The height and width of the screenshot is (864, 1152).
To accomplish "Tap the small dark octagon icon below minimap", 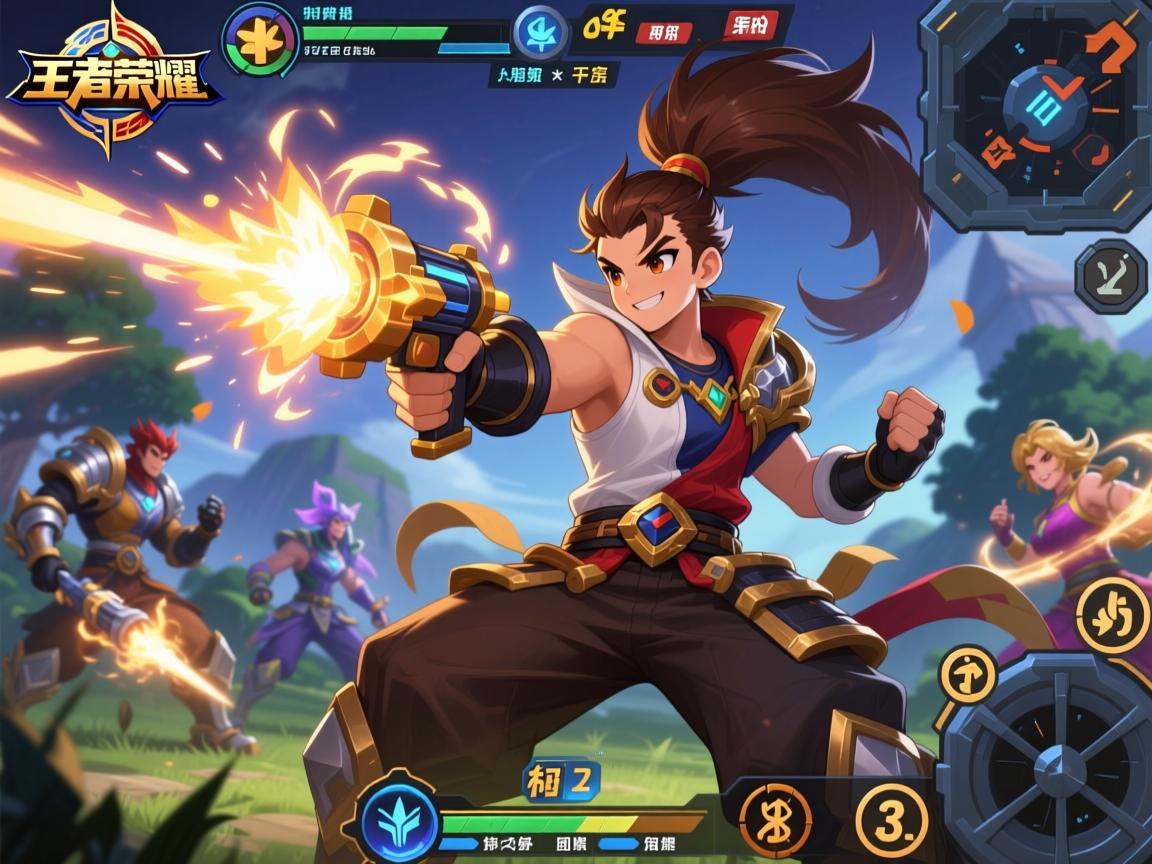I will 1111,278.
